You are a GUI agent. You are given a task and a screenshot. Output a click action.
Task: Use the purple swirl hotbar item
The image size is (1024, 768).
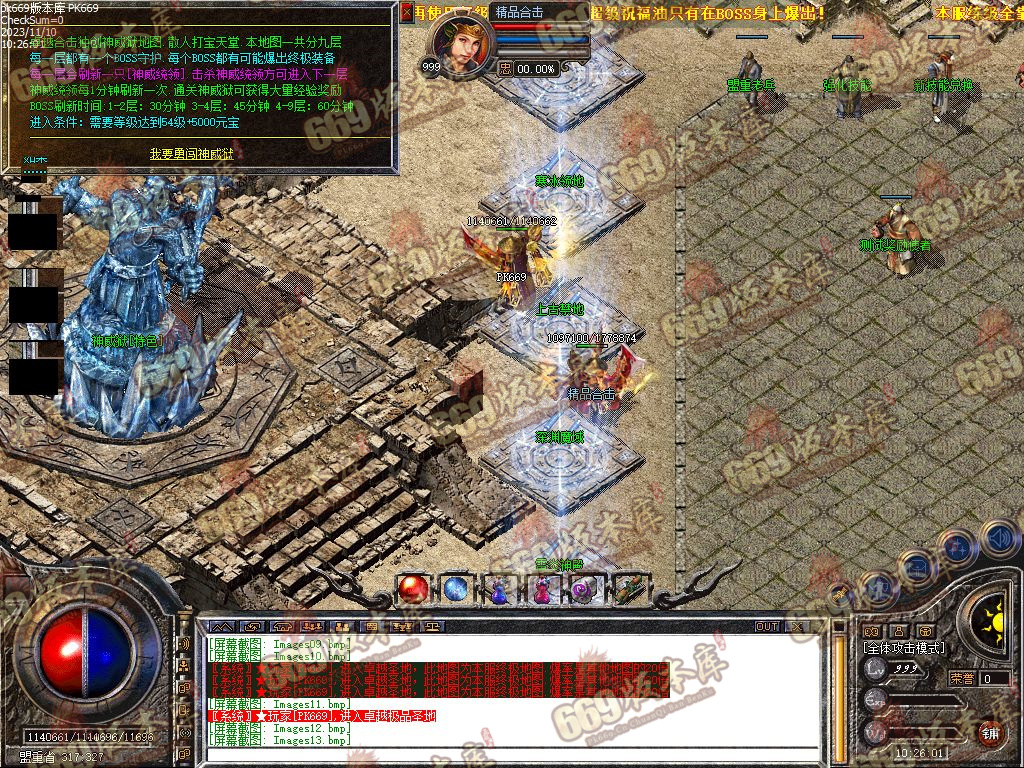click(x=585, y=589)
